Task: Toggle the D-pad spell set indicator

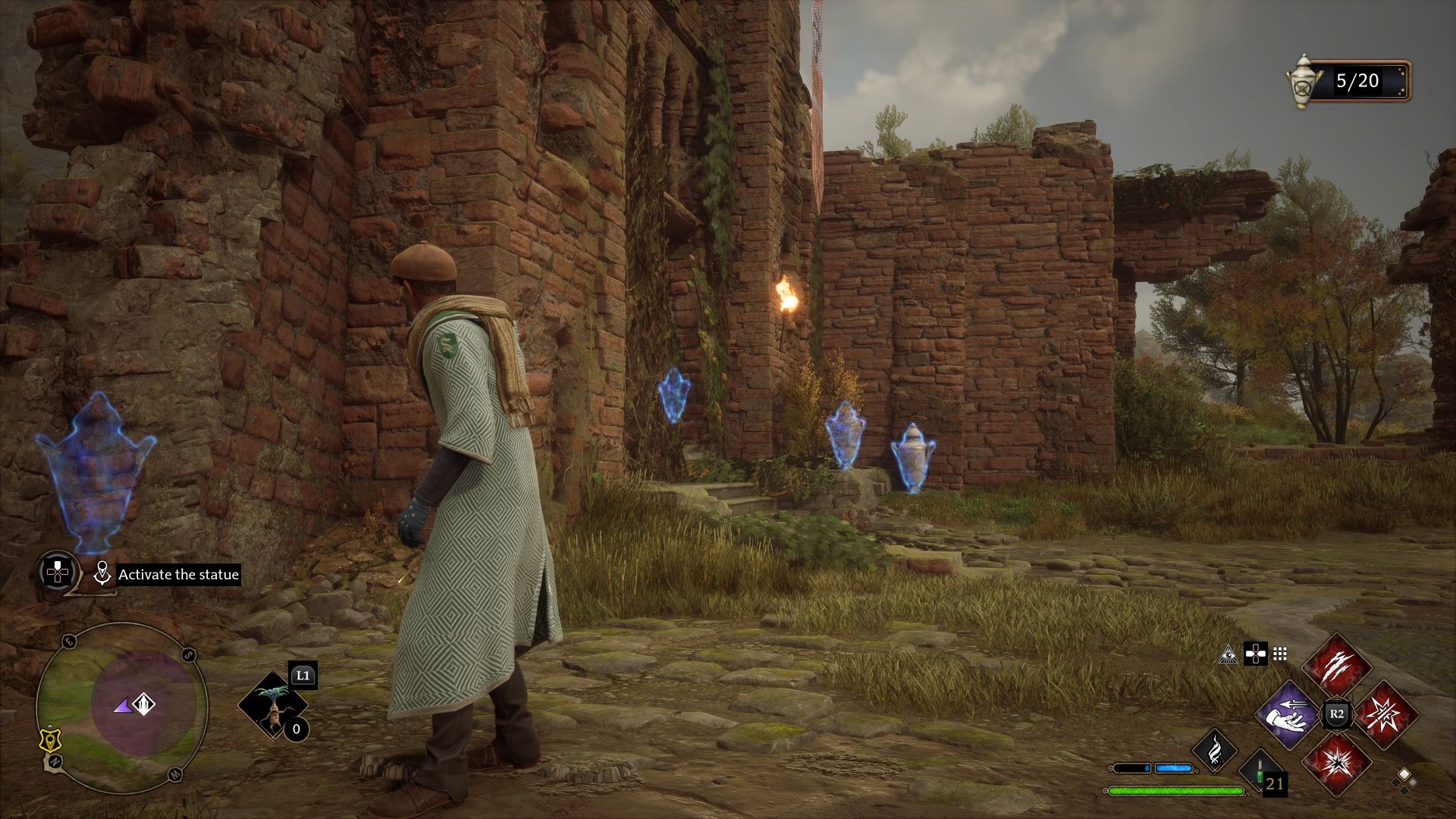Action: pos(1256,655)
